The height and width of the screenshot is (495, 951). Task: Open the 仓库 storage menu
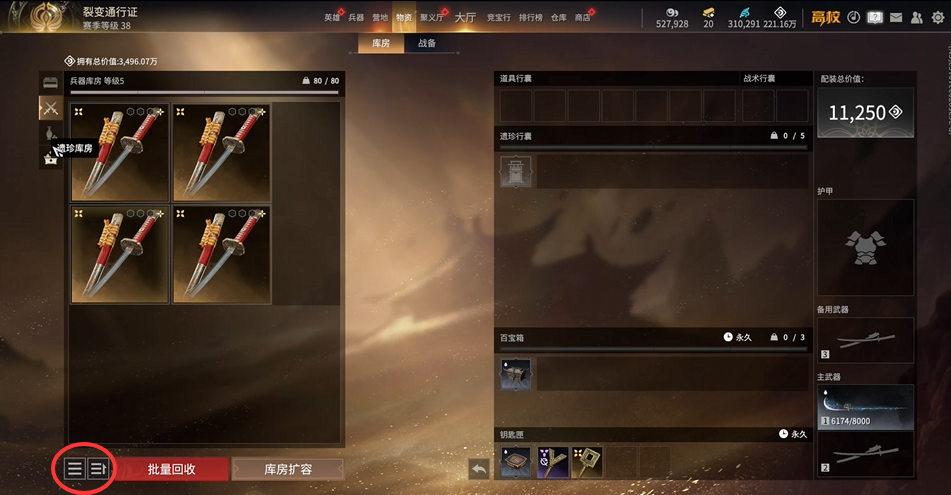click(559, 18)
